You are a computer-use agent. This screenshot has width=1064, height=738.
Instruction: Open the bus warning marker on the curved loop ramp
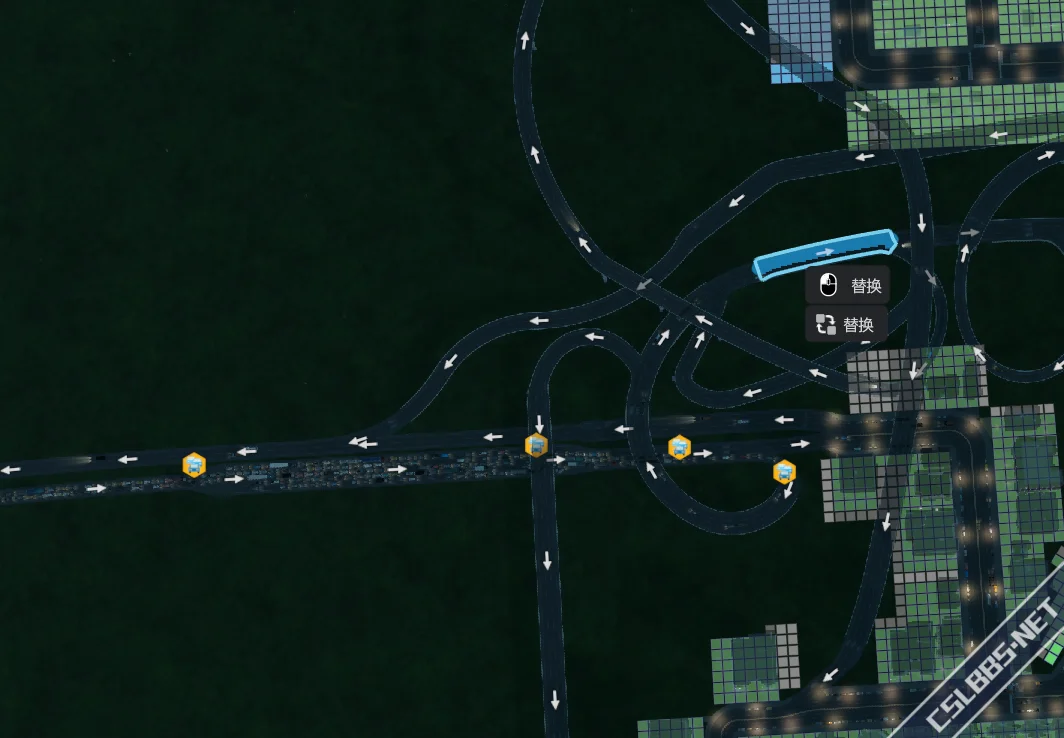click(785, 471)
